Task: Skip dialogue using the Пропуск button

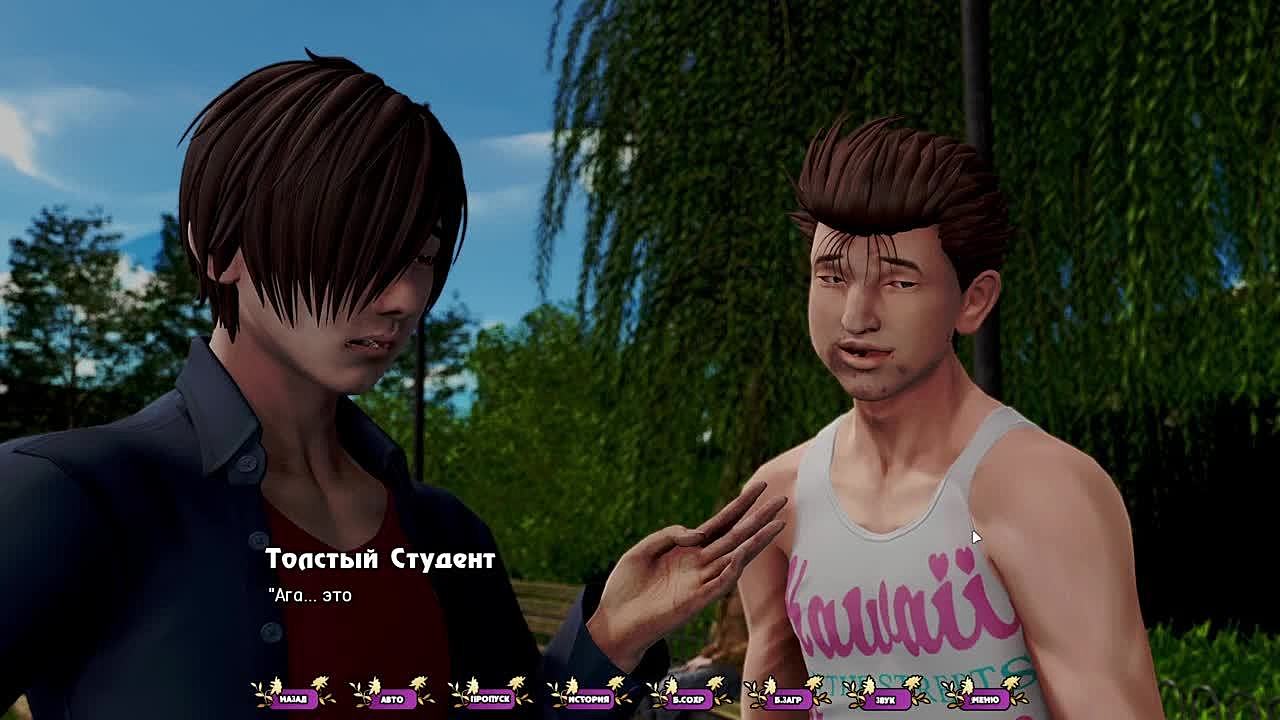Action: click(490, 698)
